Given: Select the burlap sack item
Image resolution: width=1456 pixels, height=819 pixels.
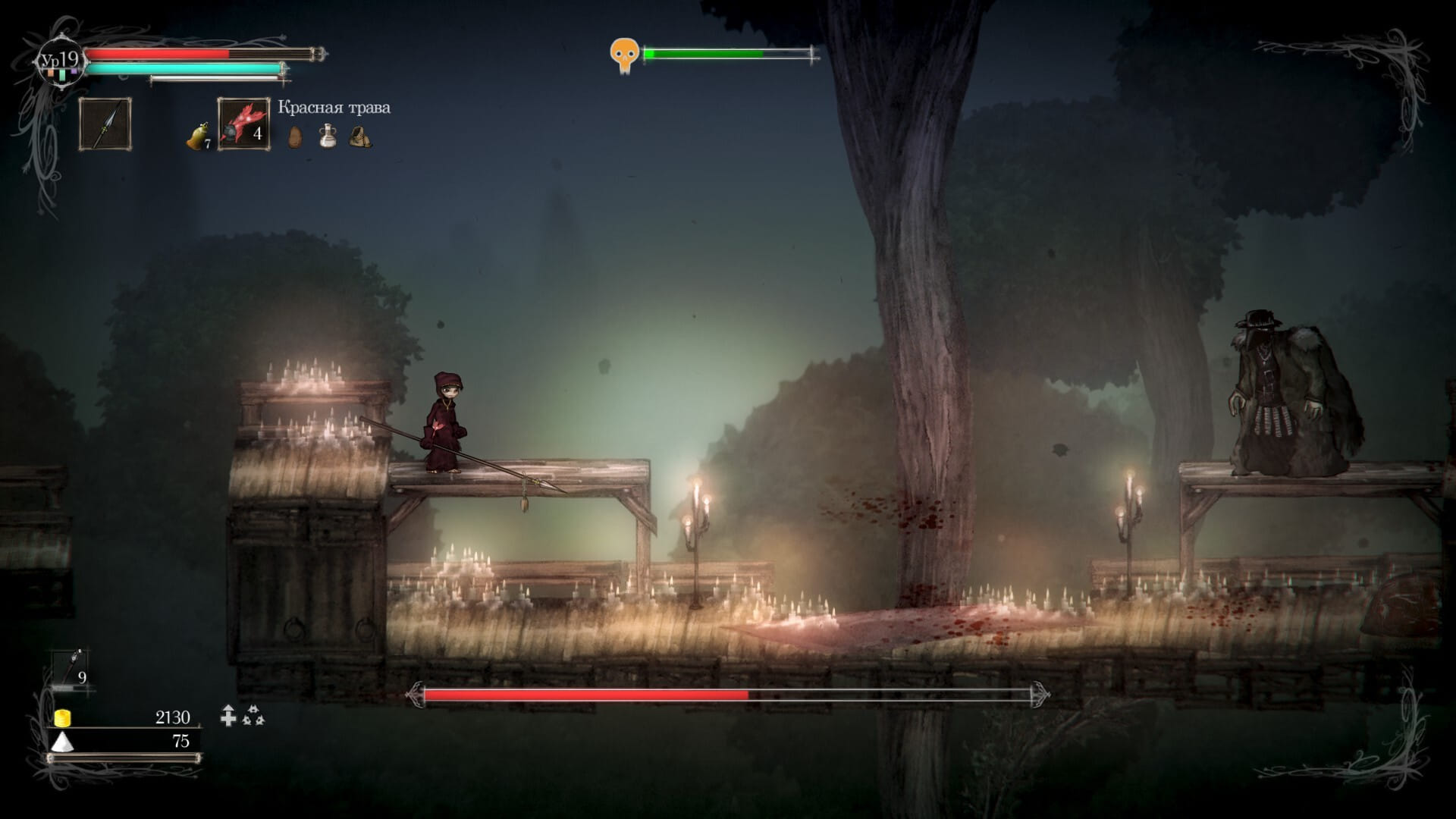Looking at the screenshot, I should point(360,136).
